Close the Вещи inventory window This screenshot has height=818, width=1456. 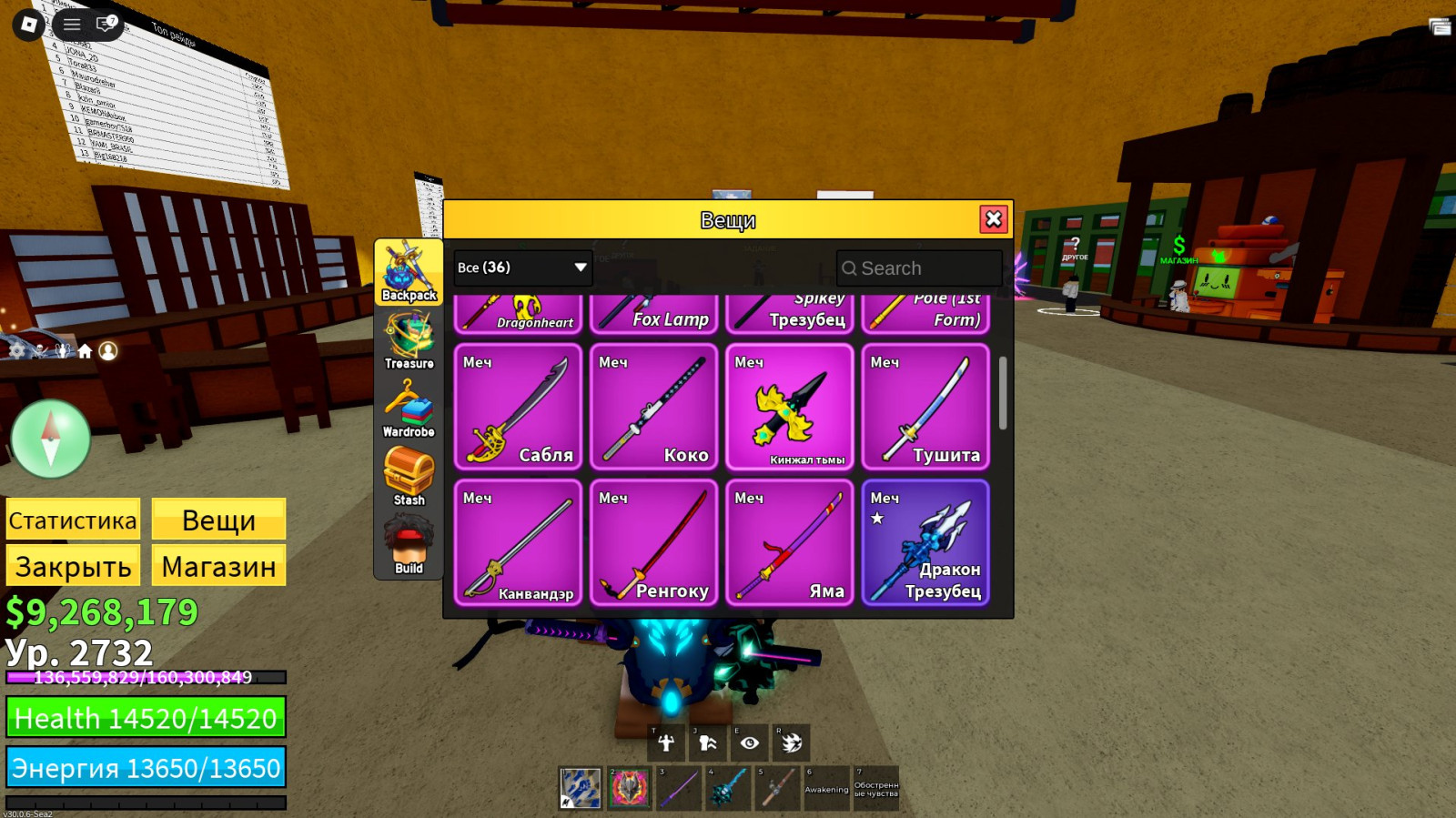pos(993,219)
